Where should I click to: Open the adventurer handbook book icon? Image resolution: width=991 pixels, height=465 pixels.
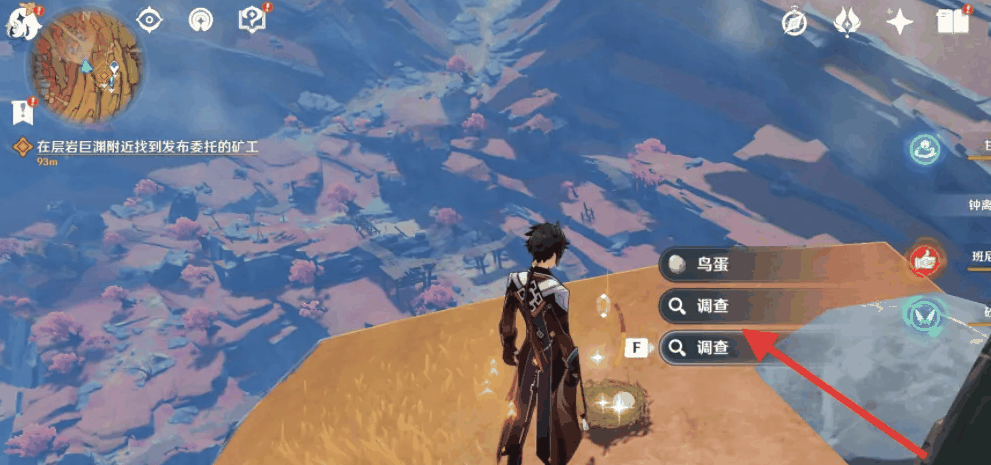click(x=950, y=22)
